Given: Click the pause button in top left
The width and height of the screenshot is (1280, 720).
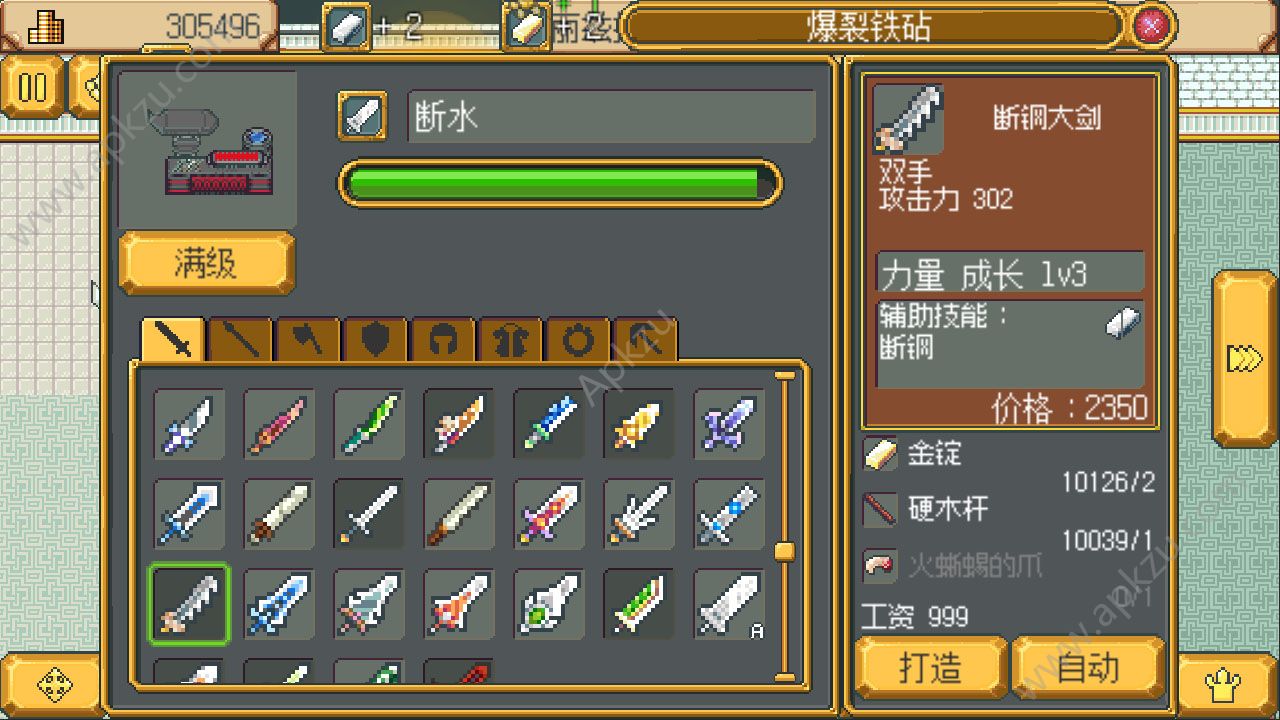Looking at the screenshot, I should point(33,88).
